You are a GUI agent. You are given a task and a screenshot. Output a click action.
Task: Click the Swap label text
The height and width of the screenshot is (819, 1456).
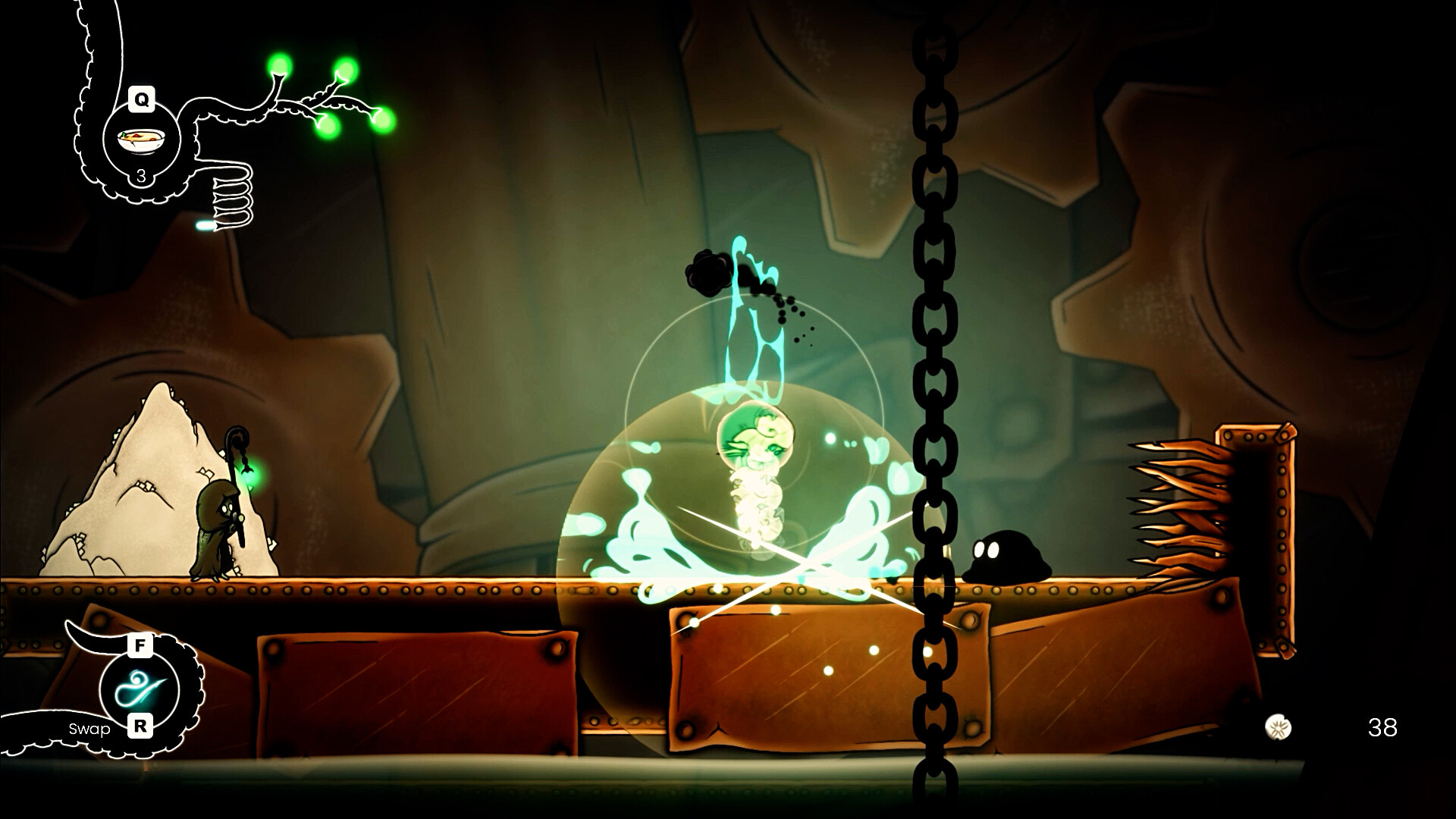[x=89, y=730]
